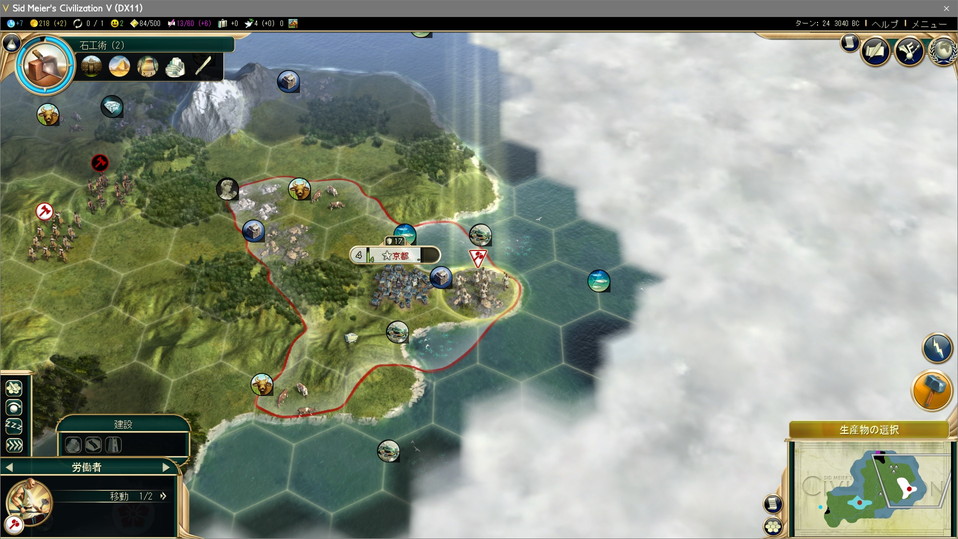The height and width of the screenshot is (539, 958).
Task: Select the orange hammer production notification
Action: [932, 390]
